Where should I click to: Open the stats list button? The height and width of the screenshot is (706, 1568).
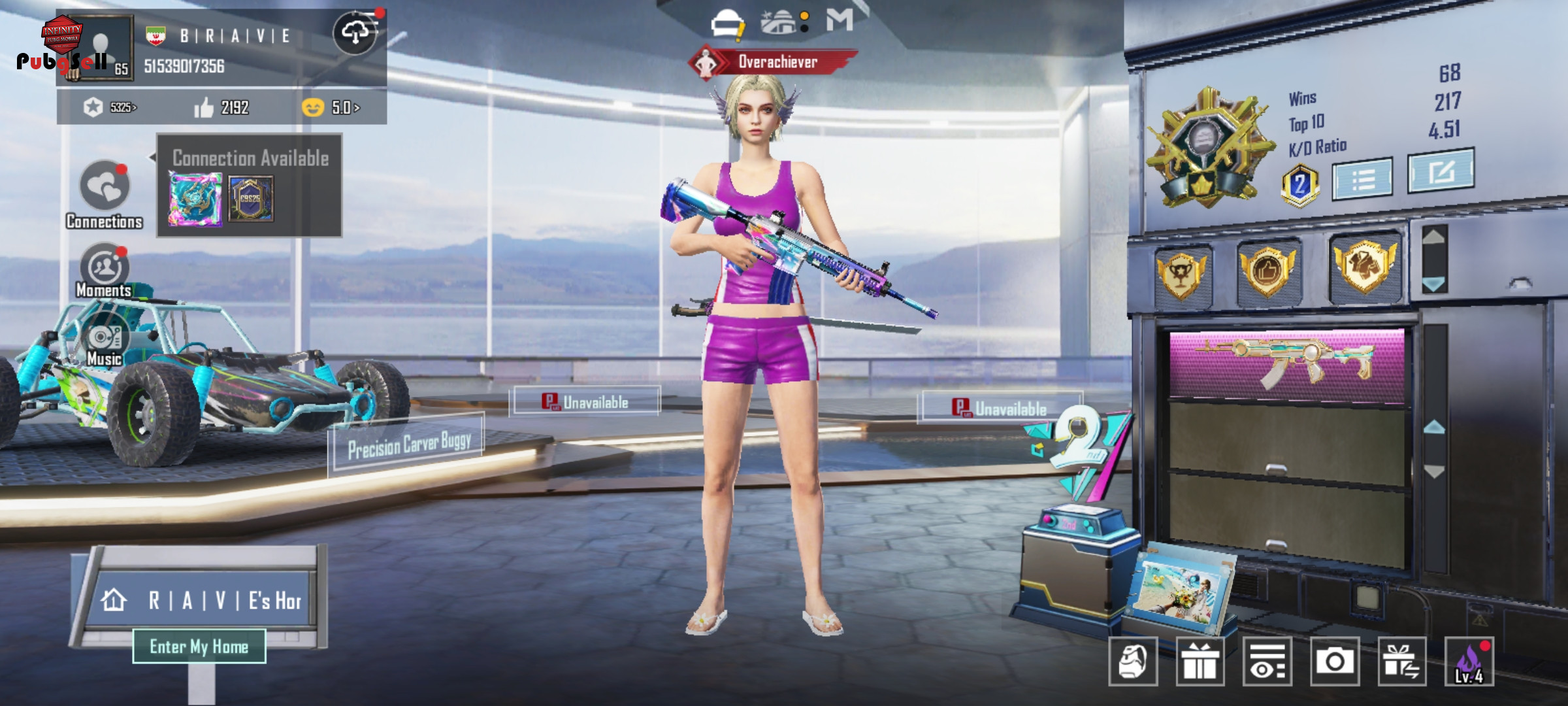point(1362,178)
